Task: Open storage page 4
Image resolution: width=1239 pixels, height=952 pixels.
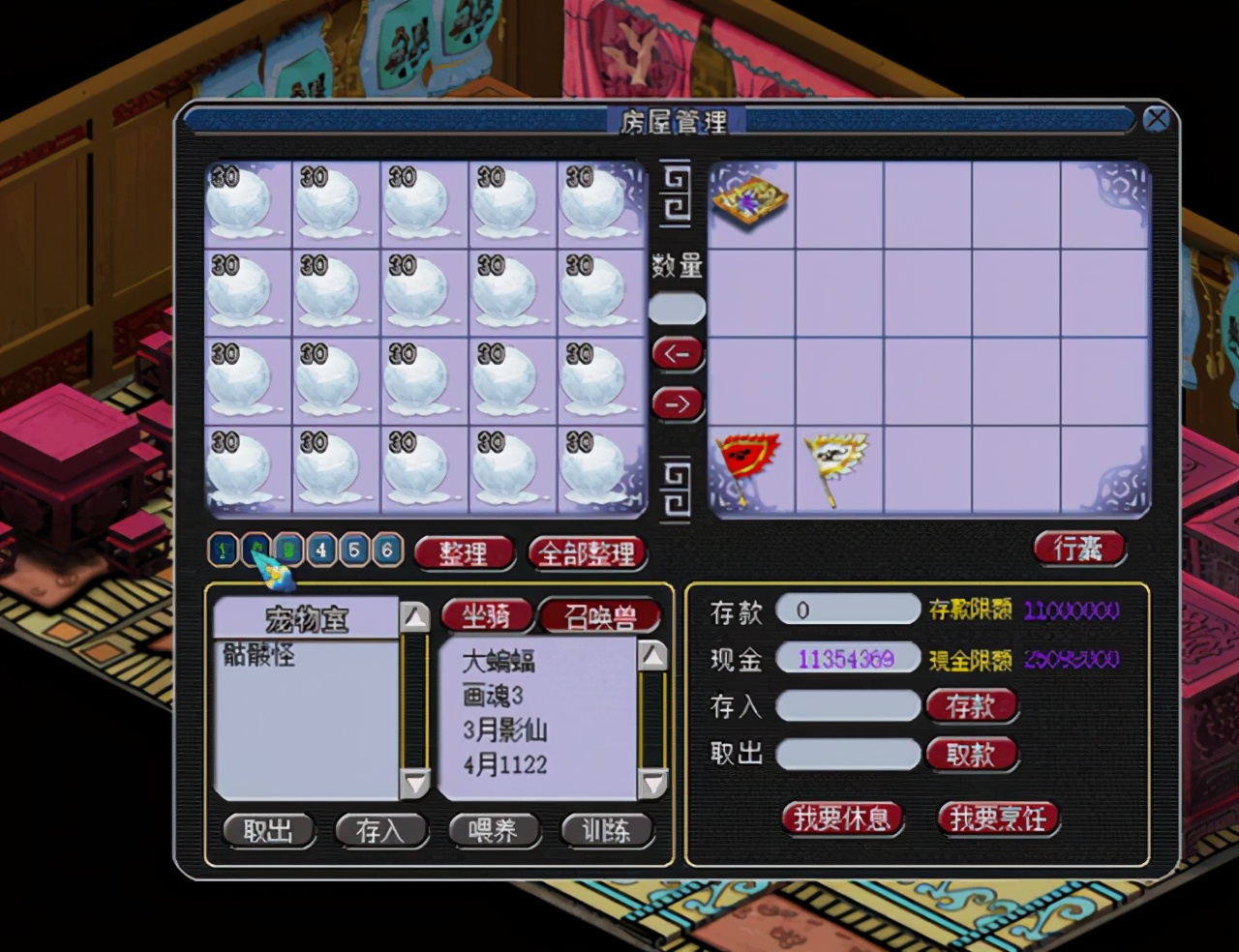Action: coord(321,550)
